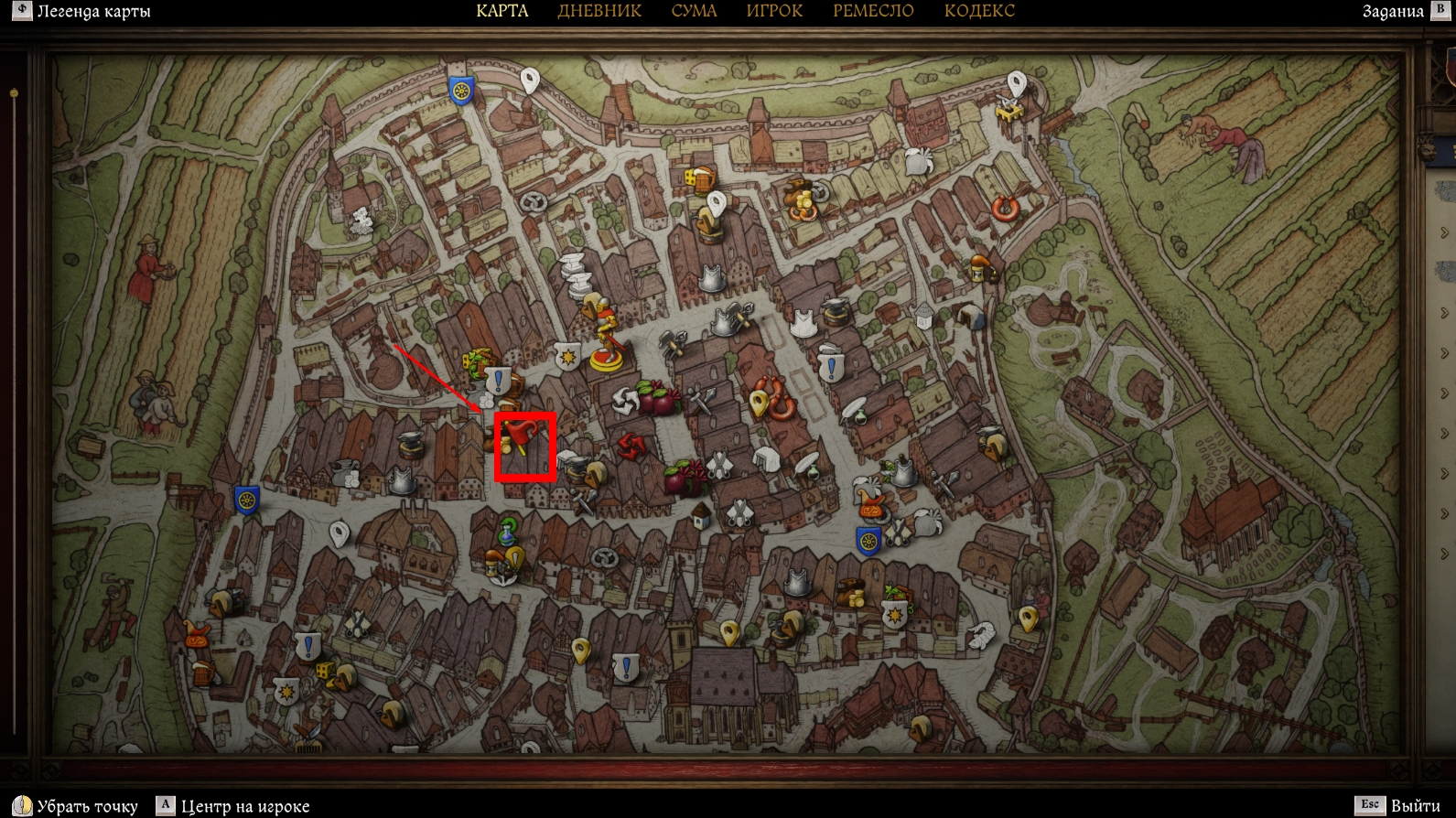Click the Карта tab
Image resolution: width=1456 pixels, height=818 pixels.
(502, 11)
